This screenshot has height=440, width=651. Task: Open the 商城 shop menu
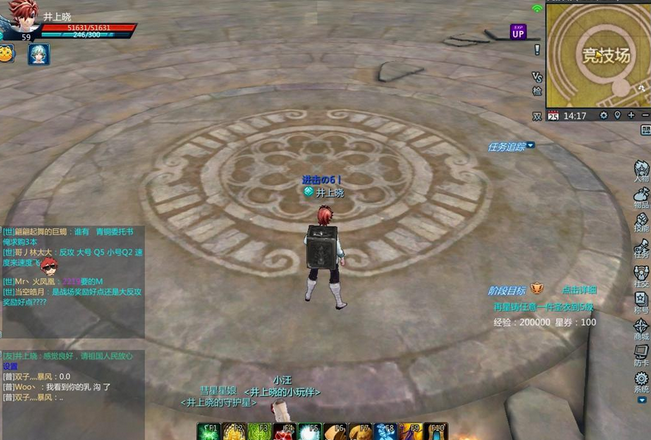tap(641, 331)
